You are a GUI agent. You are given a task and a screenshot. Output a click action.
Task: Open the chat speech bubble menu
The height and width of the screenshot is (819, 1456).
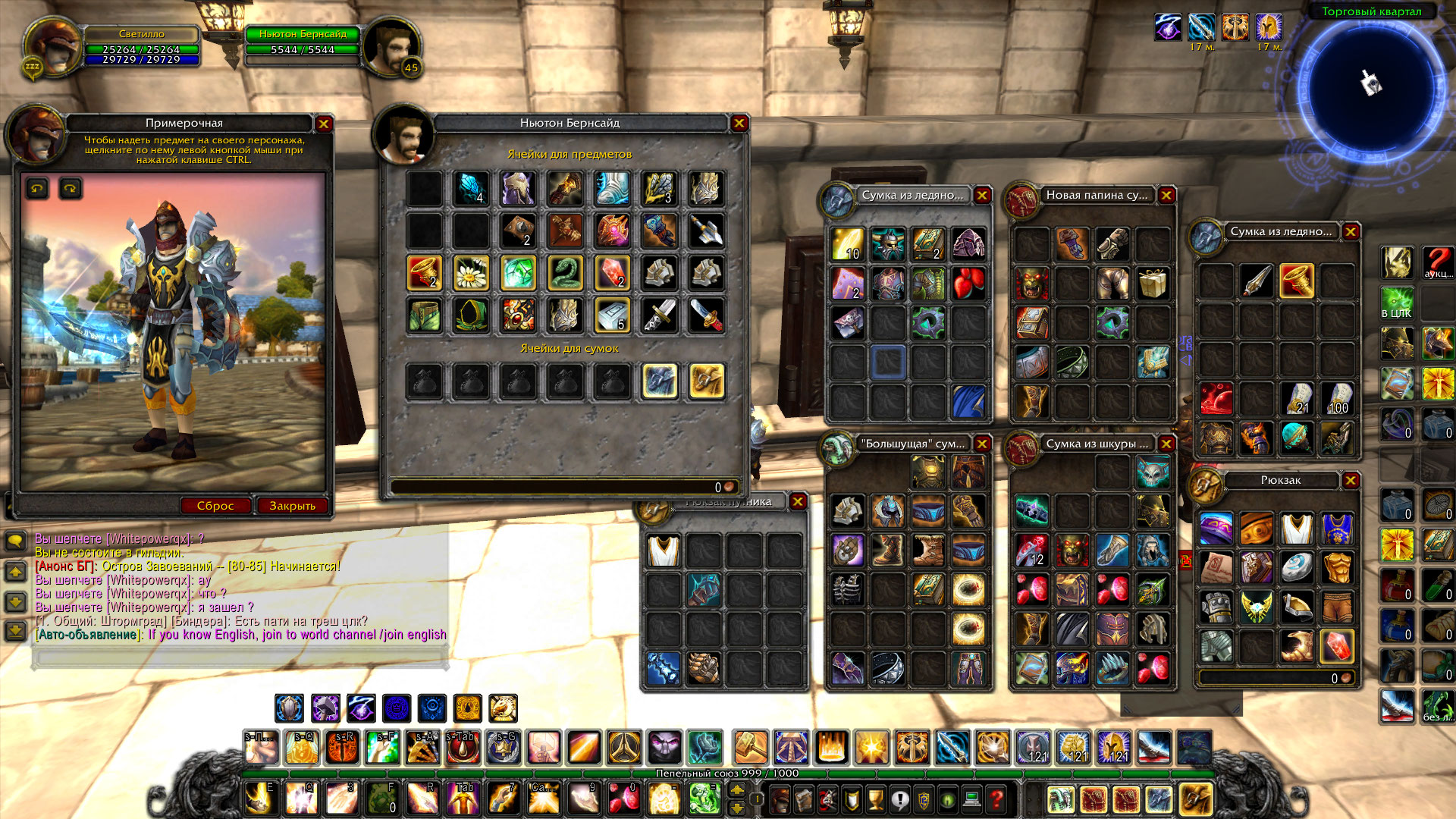point(15,541)
